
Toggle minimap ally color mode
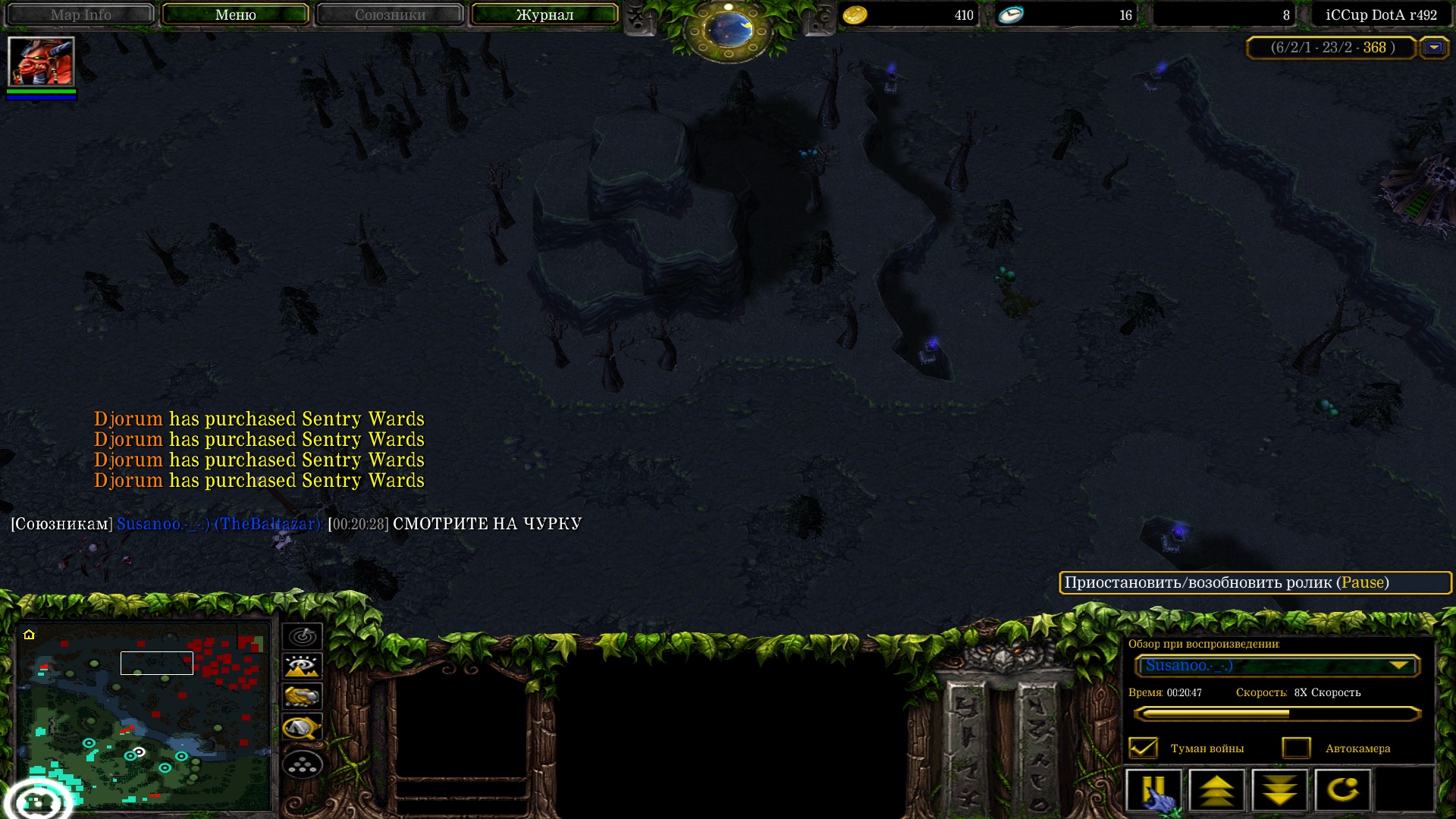pos(302,696)
